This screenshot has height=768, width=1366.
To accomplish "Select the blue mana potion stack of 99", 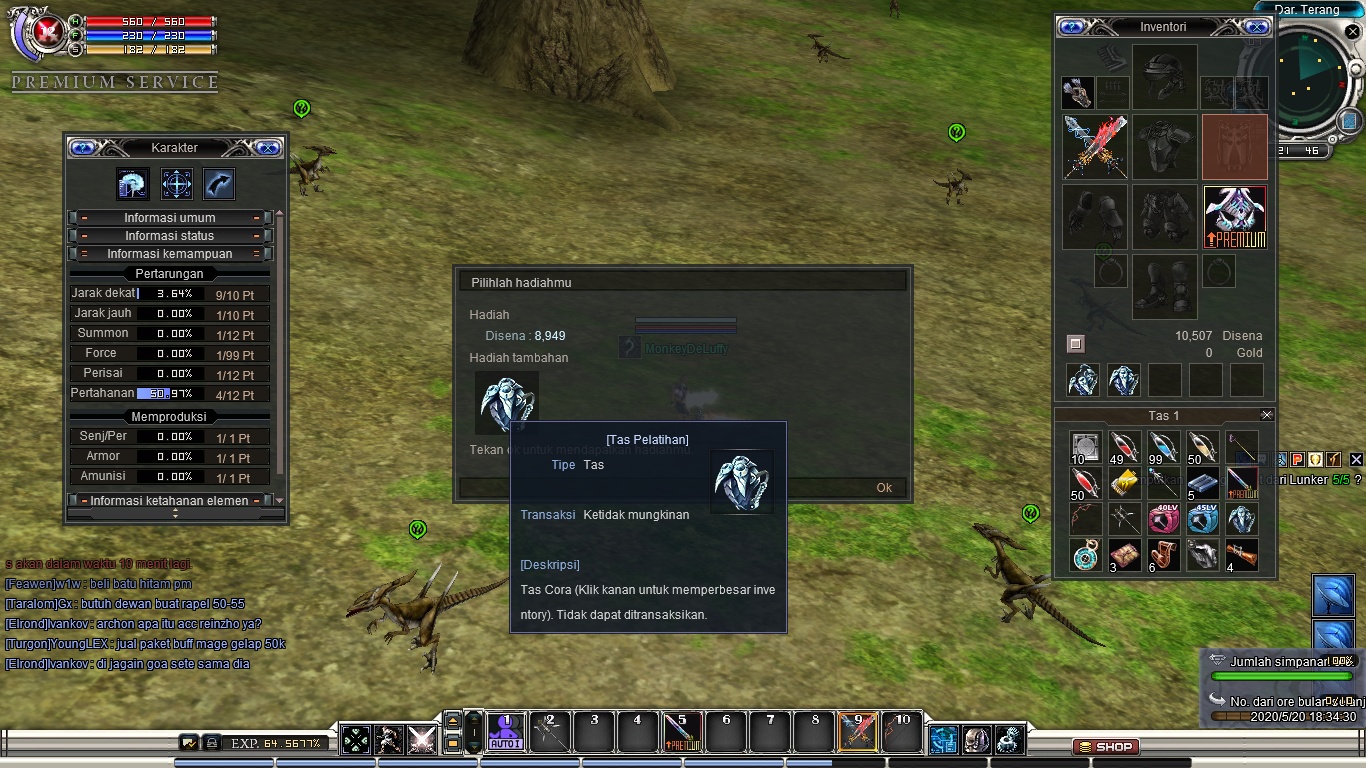I will tap(1163, 448).
